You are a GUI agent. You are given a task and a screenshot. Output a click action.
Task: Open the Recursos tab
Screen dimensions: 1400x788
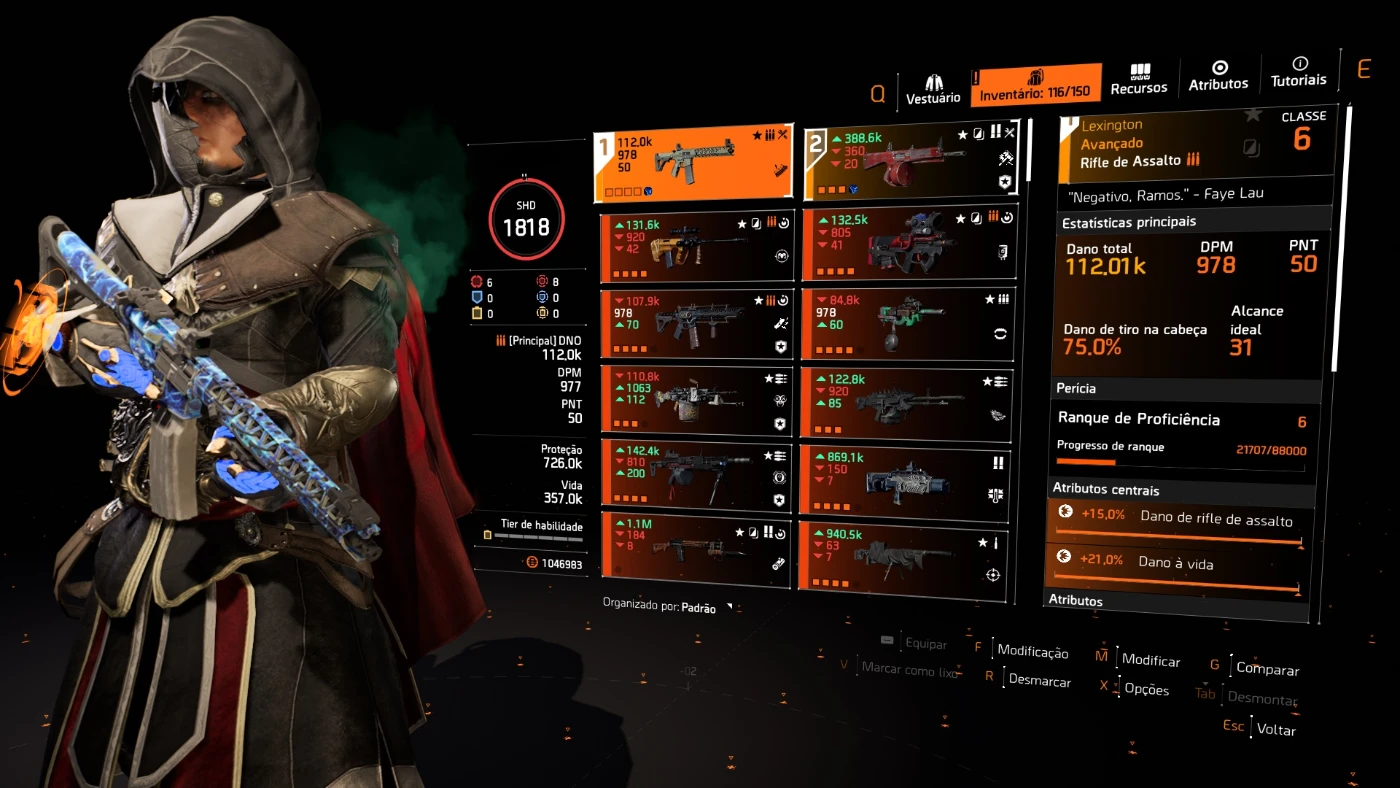tap(1139, 79)
